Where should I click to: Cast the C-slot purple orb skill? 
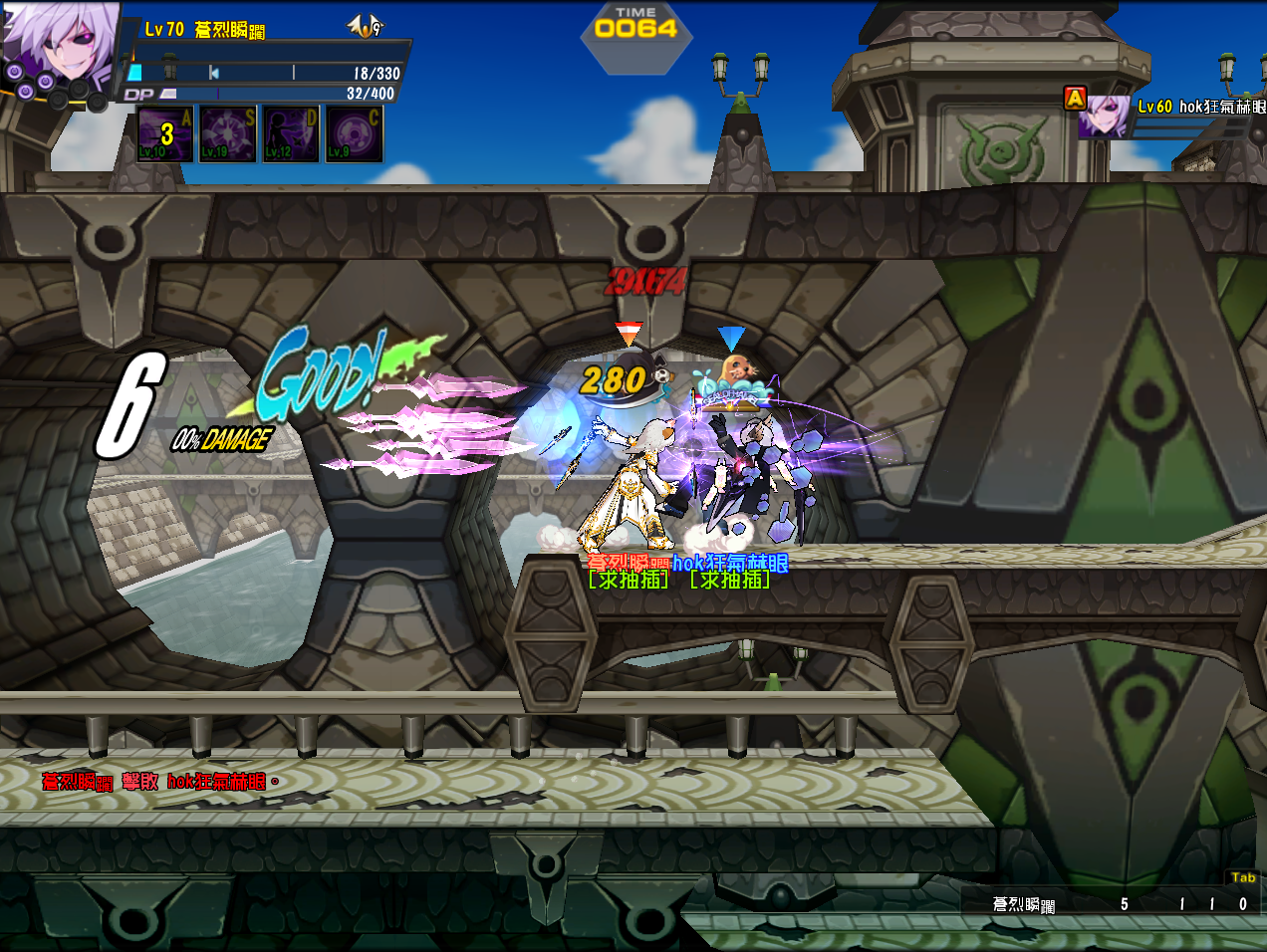[354, 133]
